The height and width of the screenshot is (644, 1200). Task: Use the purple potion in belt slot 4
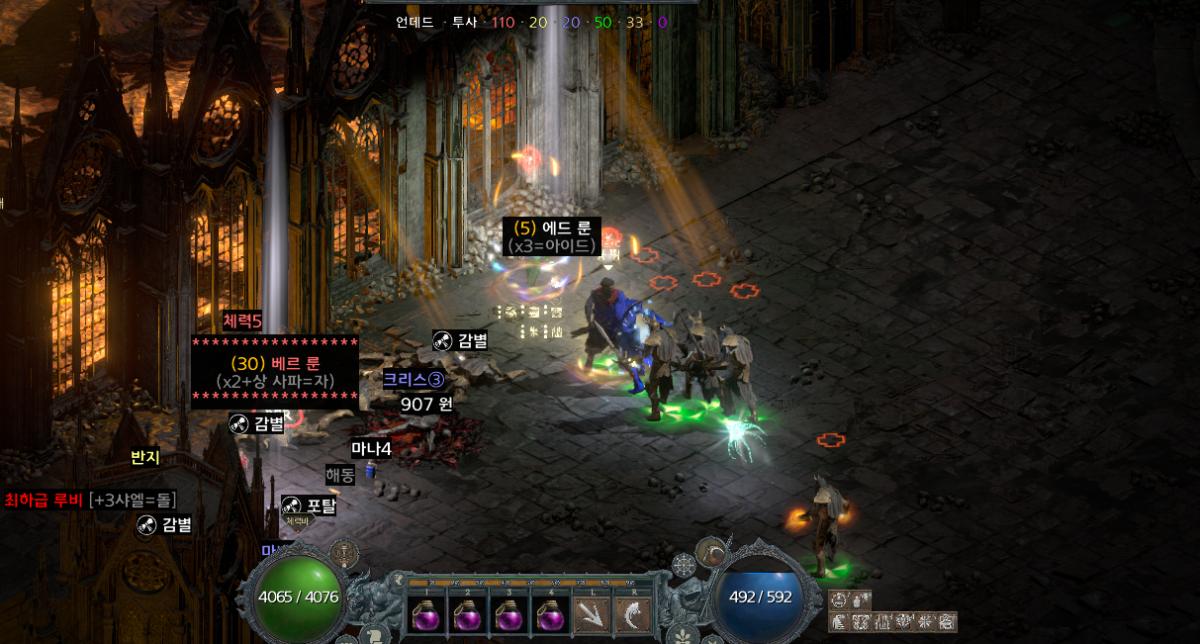(550, 613)
